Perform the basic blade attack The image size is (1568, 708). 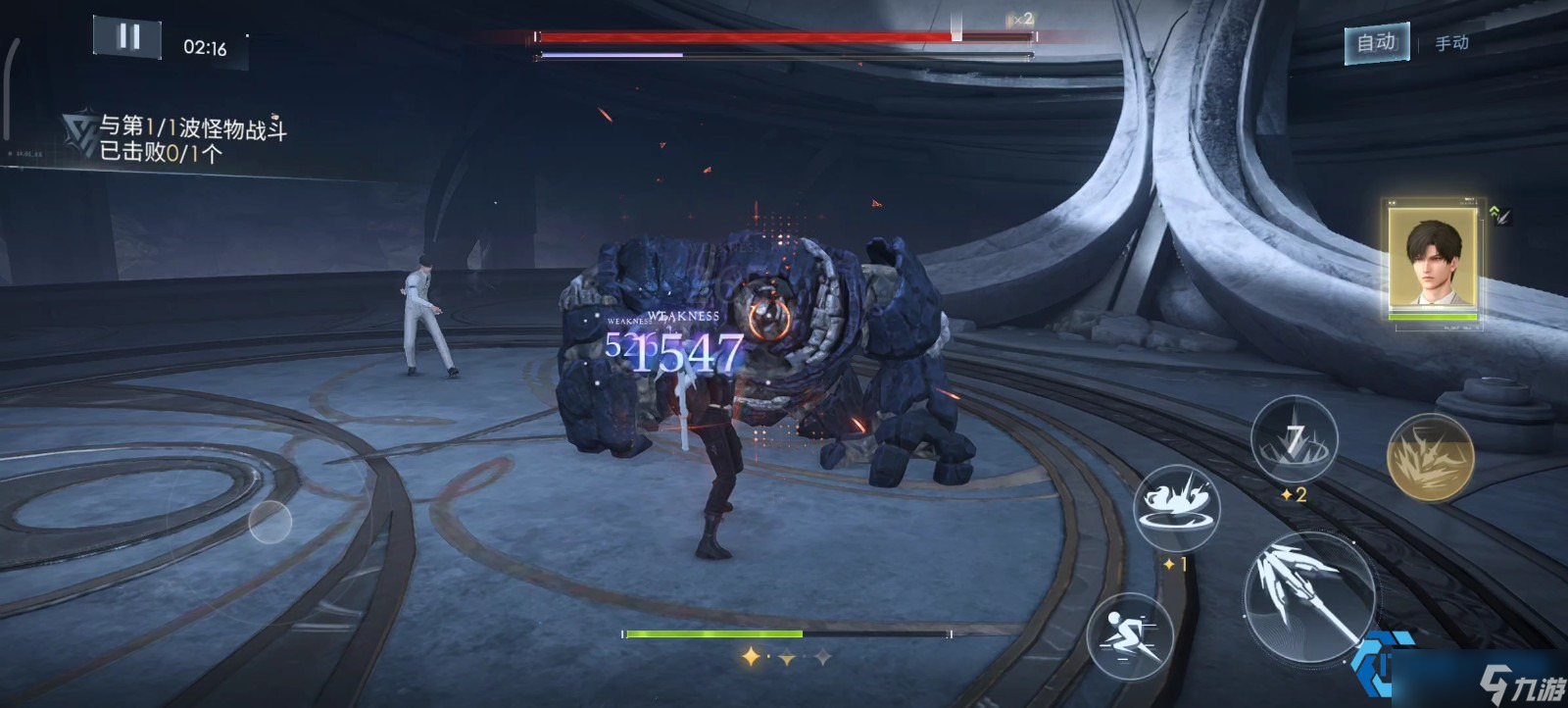point(1306,593)
